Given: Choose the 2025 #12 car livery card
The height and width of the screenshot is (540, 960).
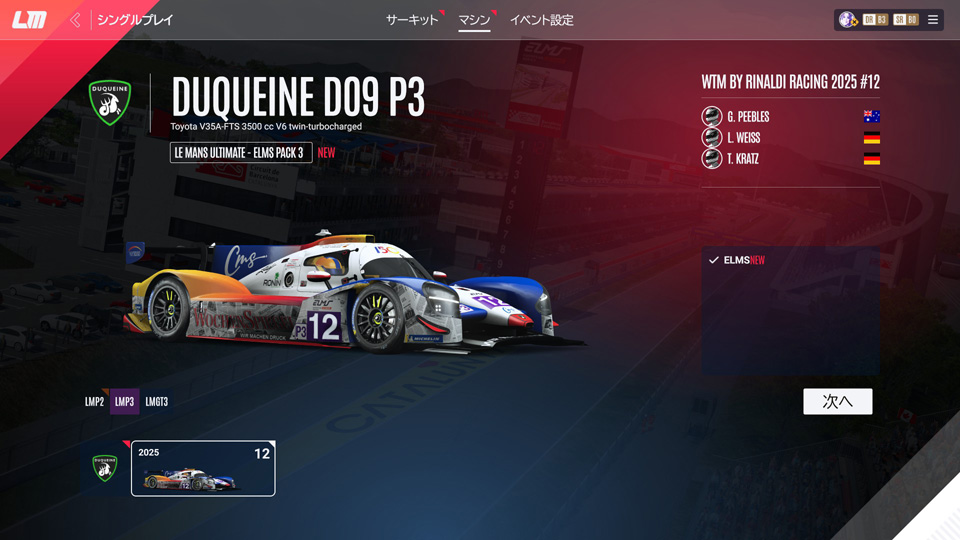Looking at the screenshot, I should pyautogui.click(x=203, y=468).
